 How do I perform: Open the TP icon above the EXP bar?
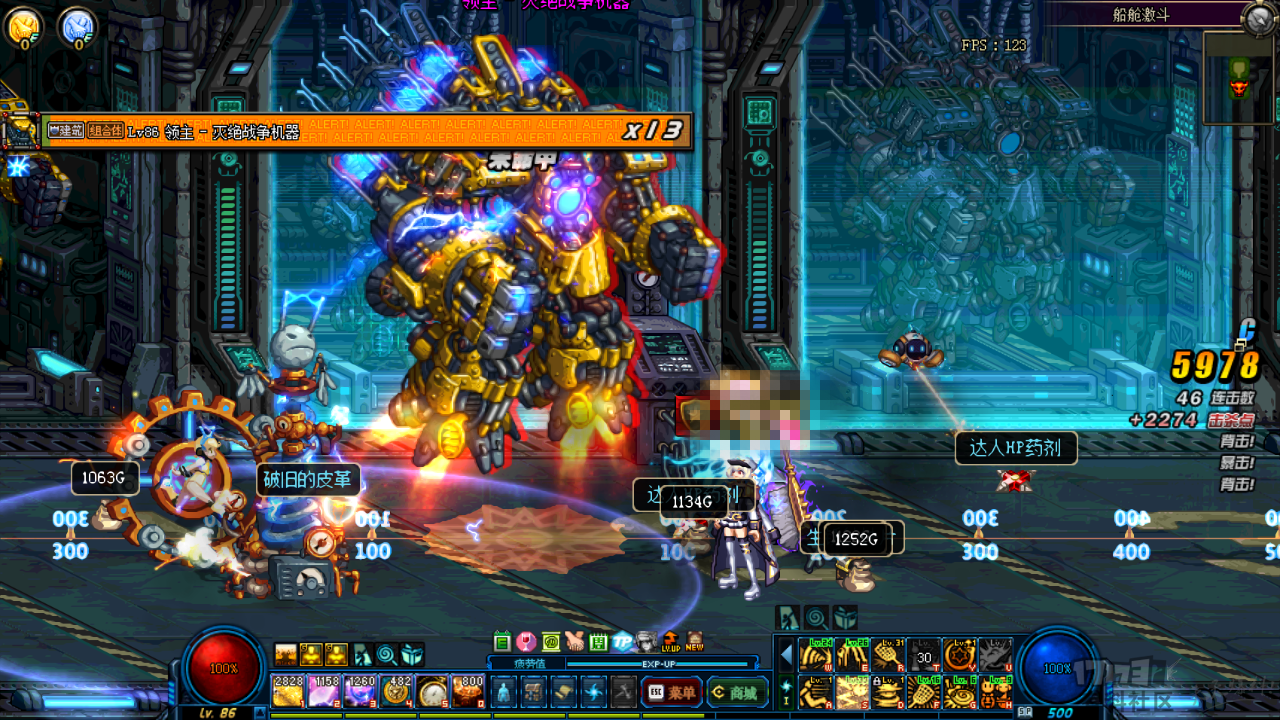pyautogui.click(x=622, y=641)
